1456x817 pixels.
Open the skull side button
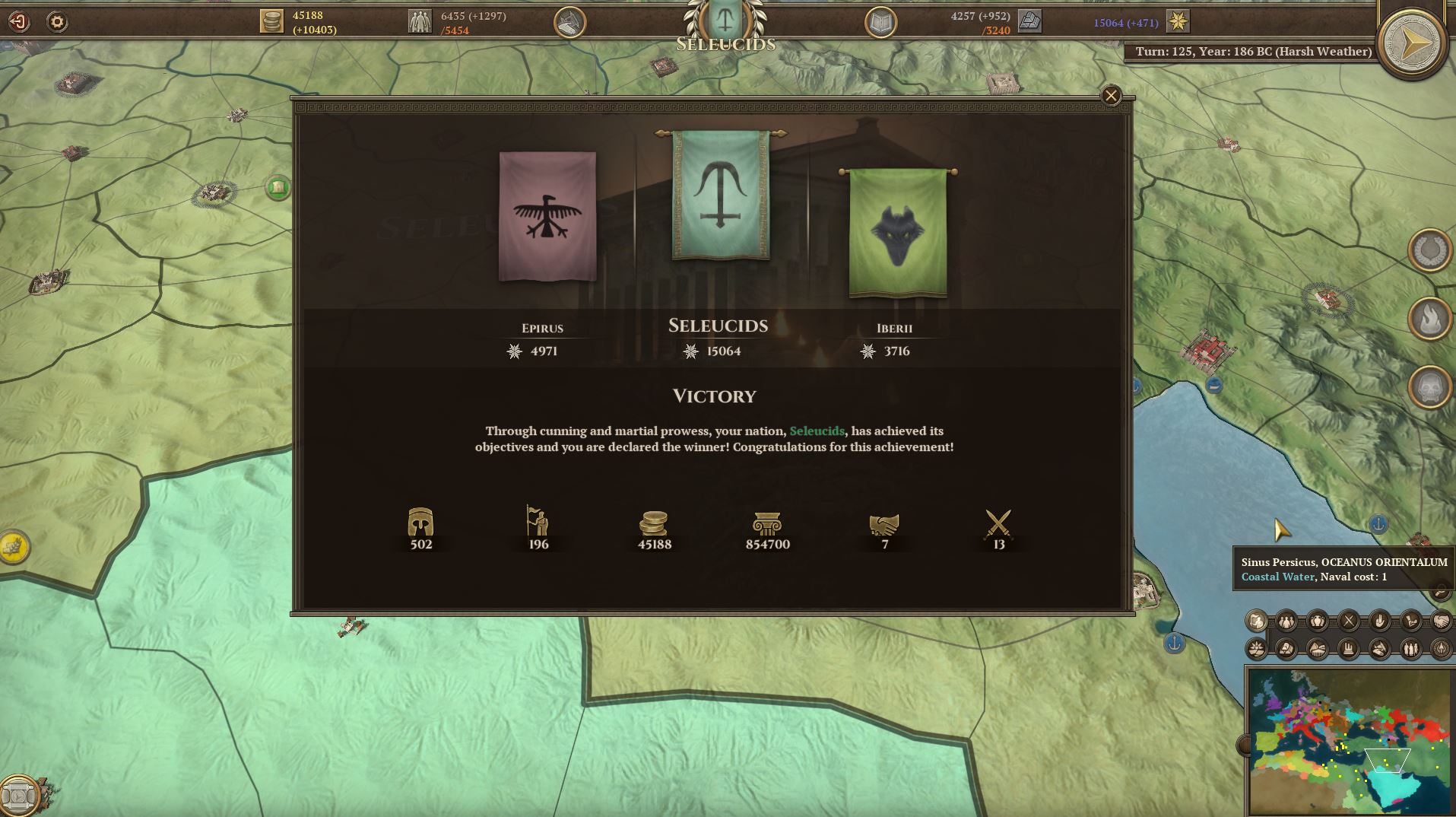(x=1429, y=387)
